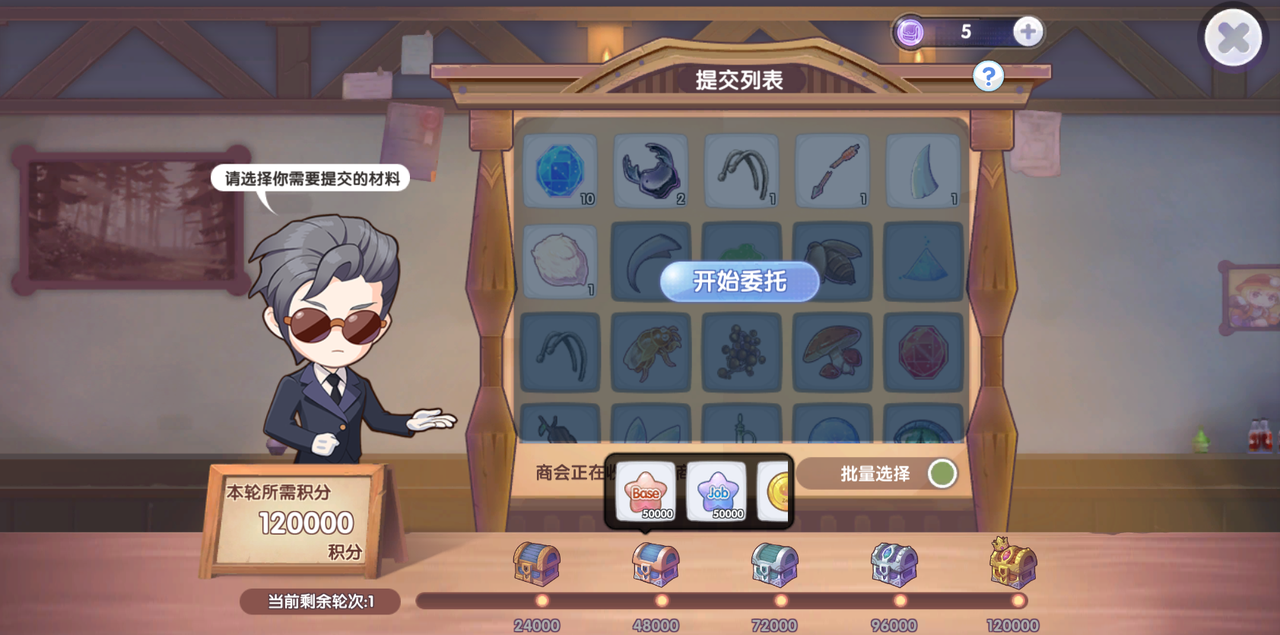Toggle the 批量选择 batch select option
The width and height of the screenshot is (1280, 635).
point(941,473)
